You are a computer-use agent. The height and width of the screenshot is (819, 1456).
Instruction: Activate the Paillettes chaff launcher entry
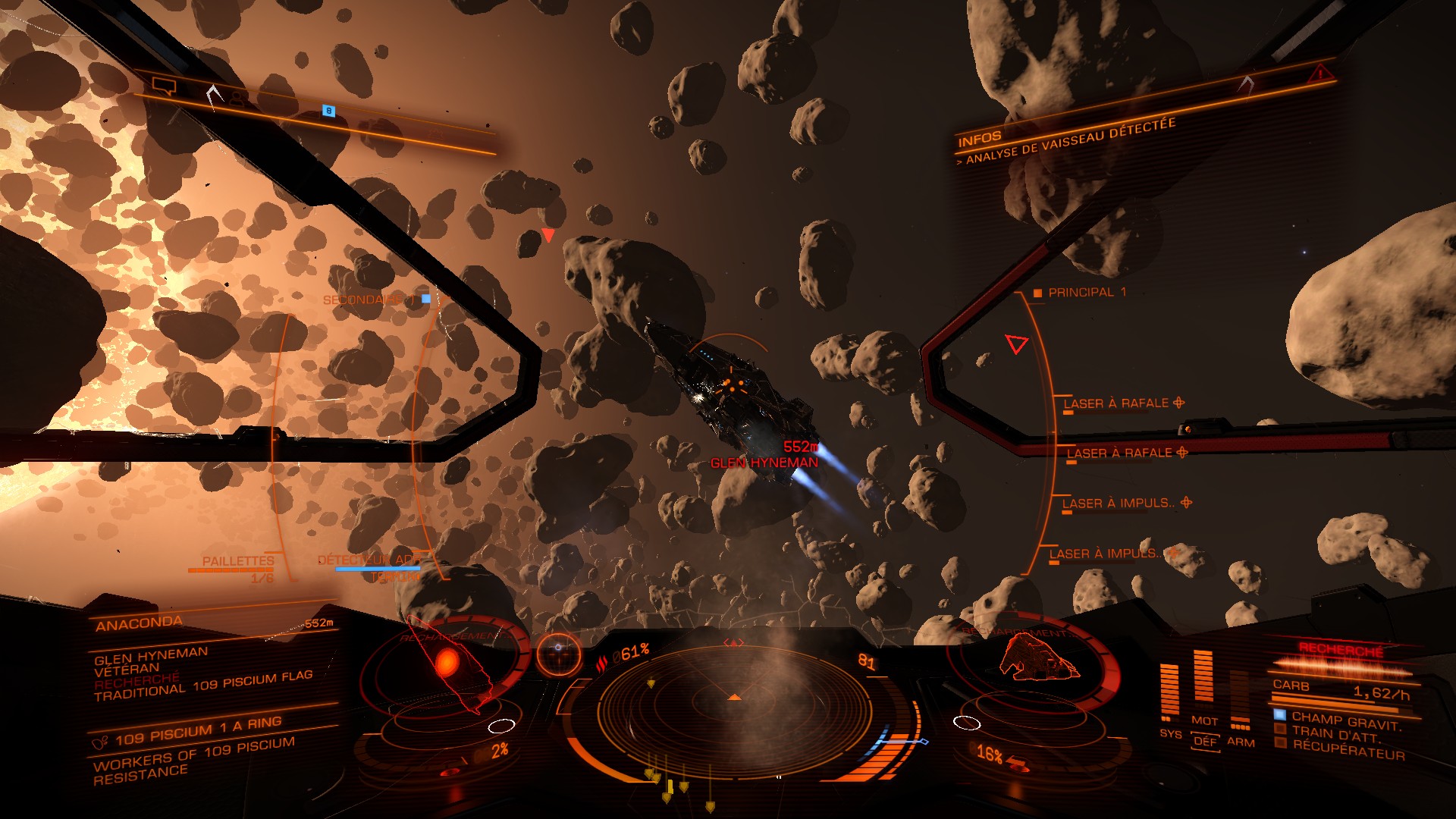tap(238, 561)
